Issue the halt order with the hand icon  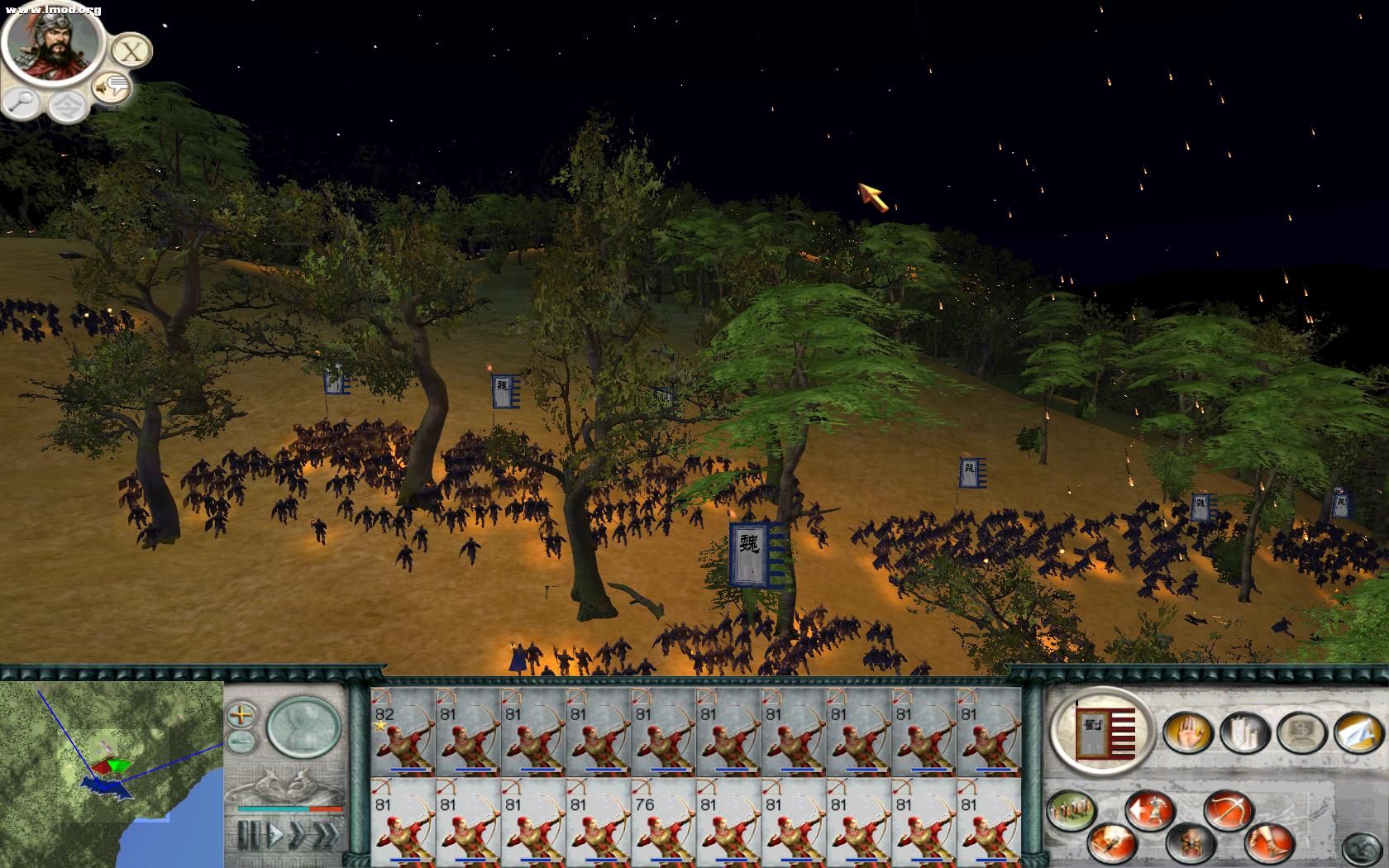point(1188,731)
